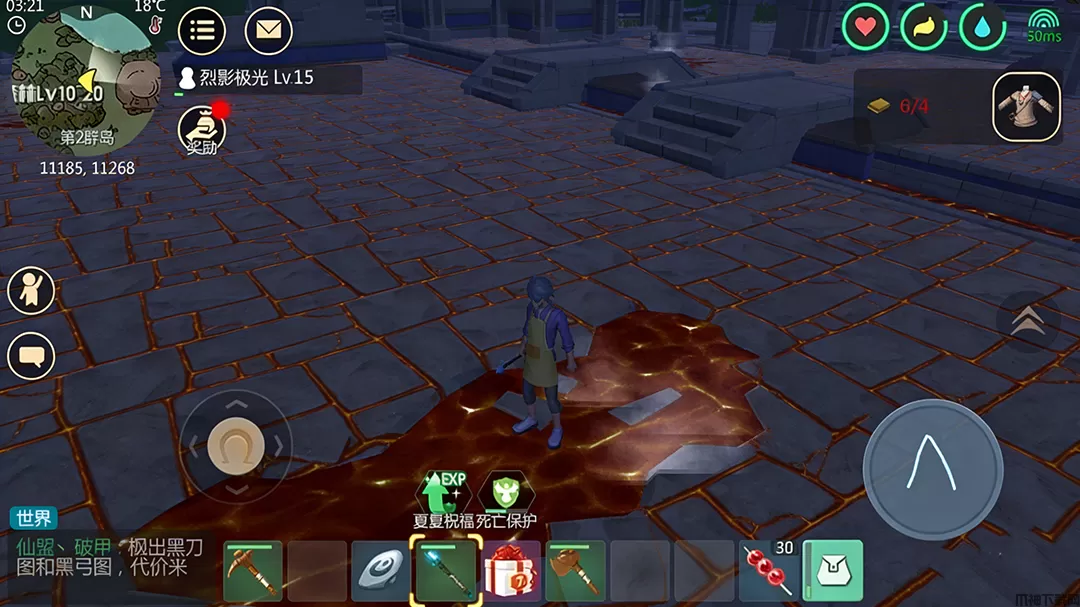Select the silver disc item slot
Screen dimensions: 1080x607
click(x=381, y=571)
